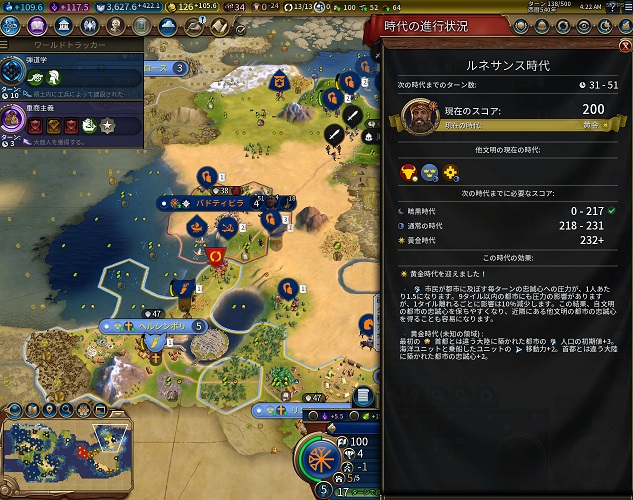Image resolution: width=633 pixels, height=500 pixels.
Task: Click the bull emblem civilization icon
Action: pos(407,173)
